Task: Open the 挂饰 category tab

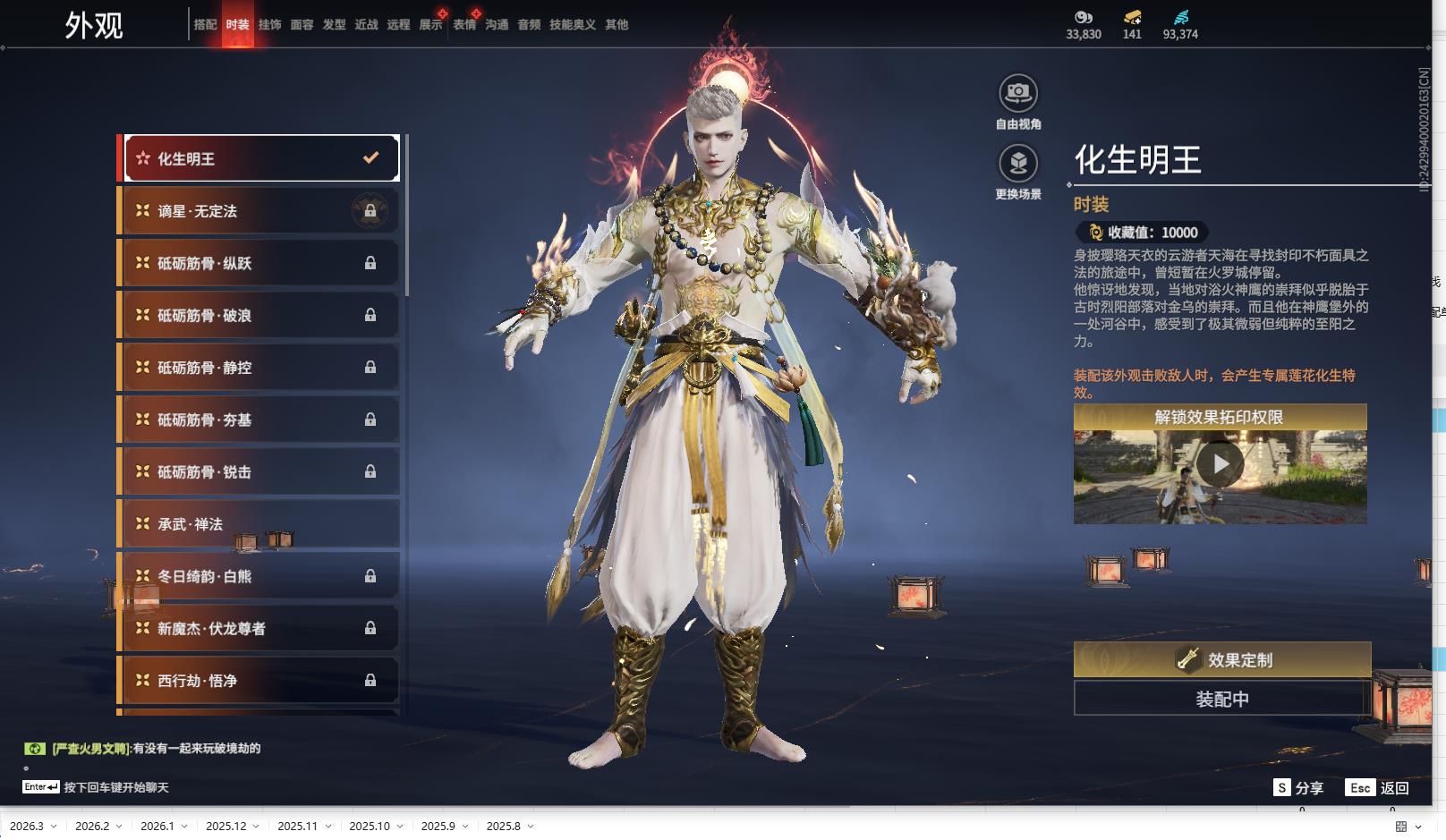Action: tap(269, 25)
